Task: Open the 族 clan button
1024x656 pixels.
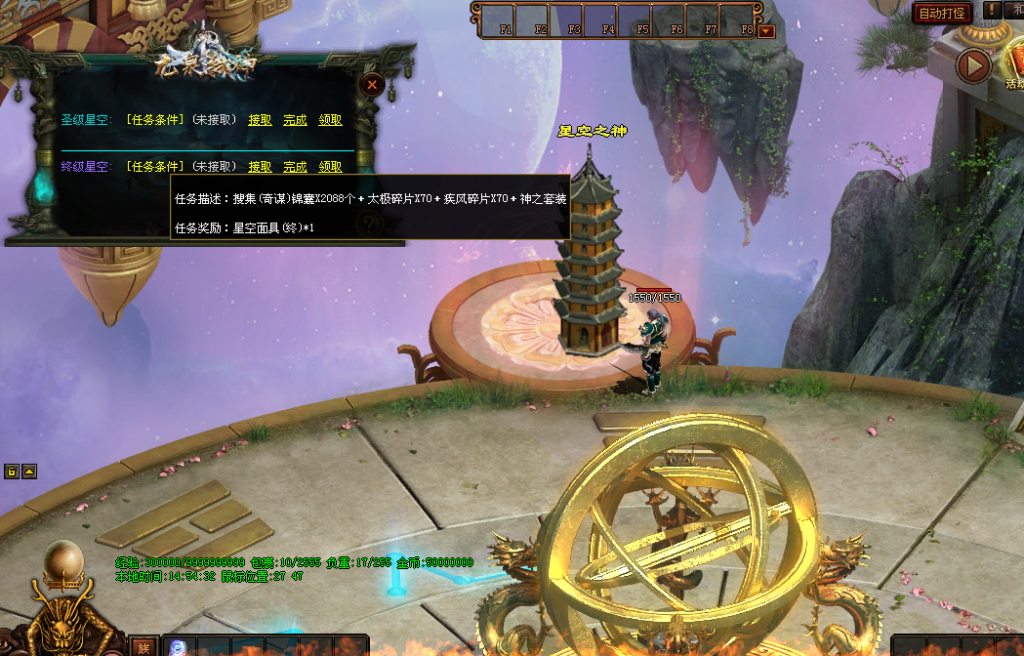Action: pyautogui.click(x=144, y=647)
